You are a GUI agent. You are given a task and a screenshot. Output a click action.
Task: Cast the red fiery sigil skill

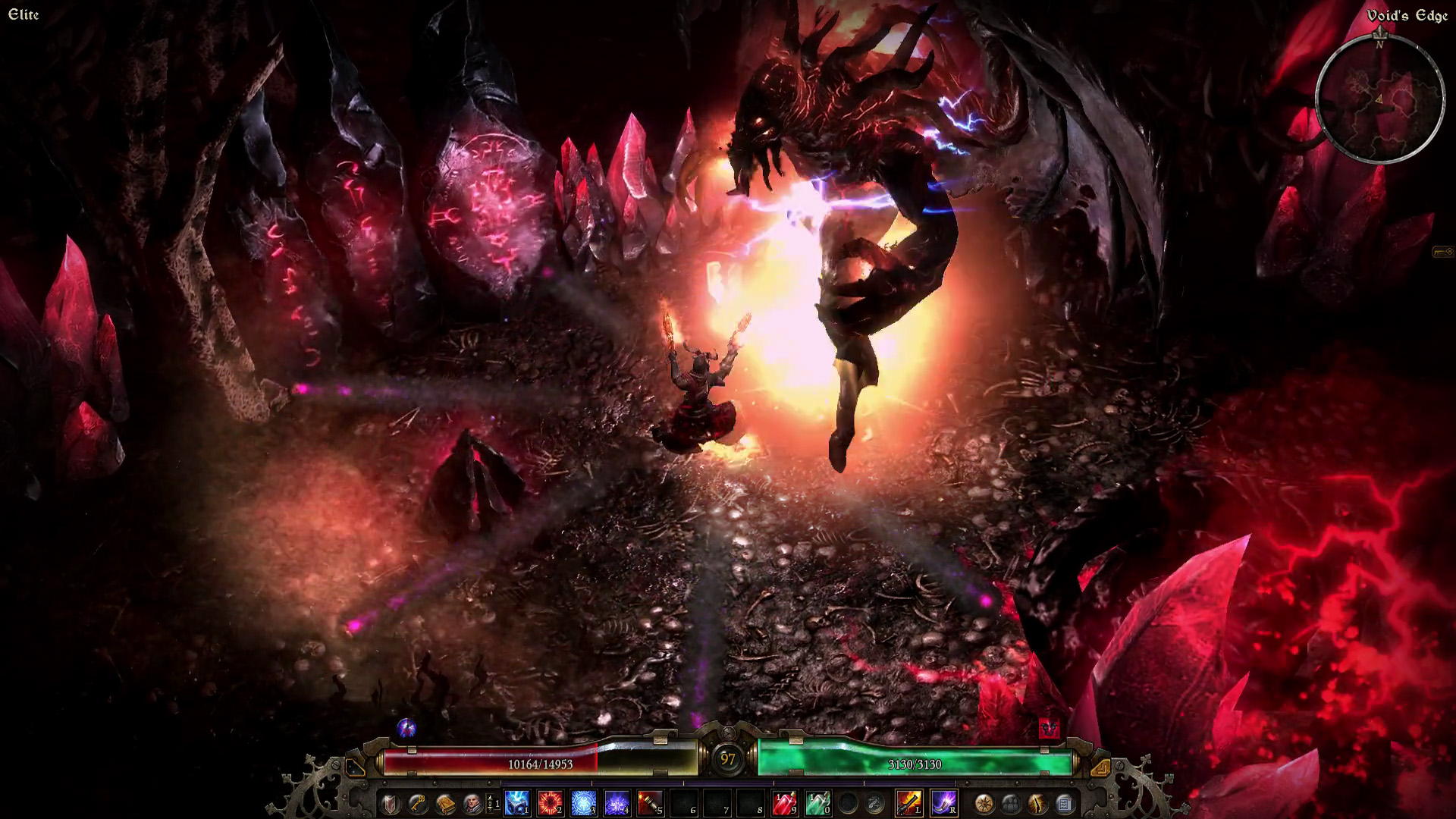pos(550,803)
